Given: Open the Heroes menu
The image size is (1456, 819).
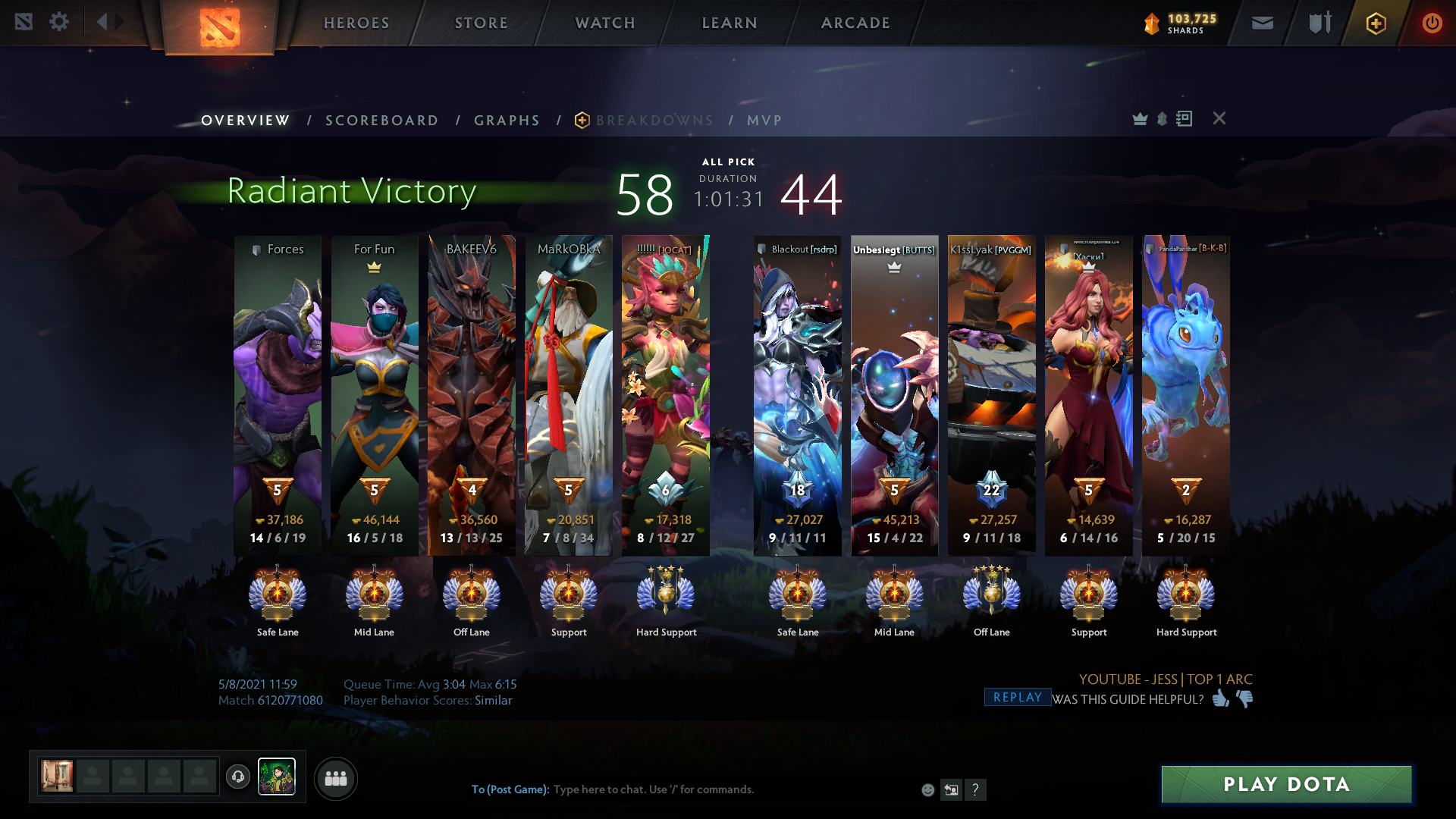Looking at the screenshot, I should tap(356, 23).
